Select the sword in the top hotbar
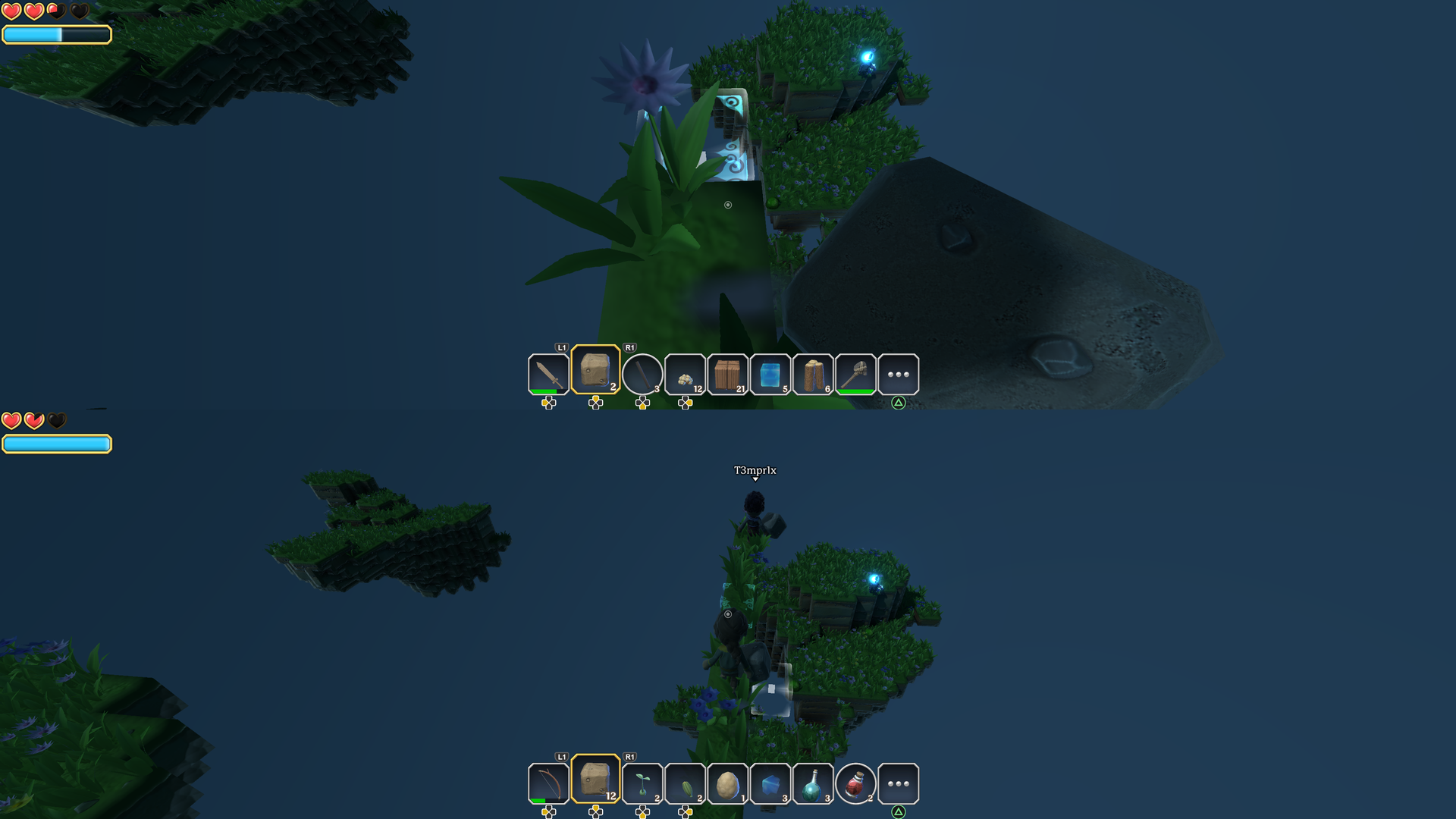Image resolution: width=1456 pixels, height=819 pixels. point(548,373)
